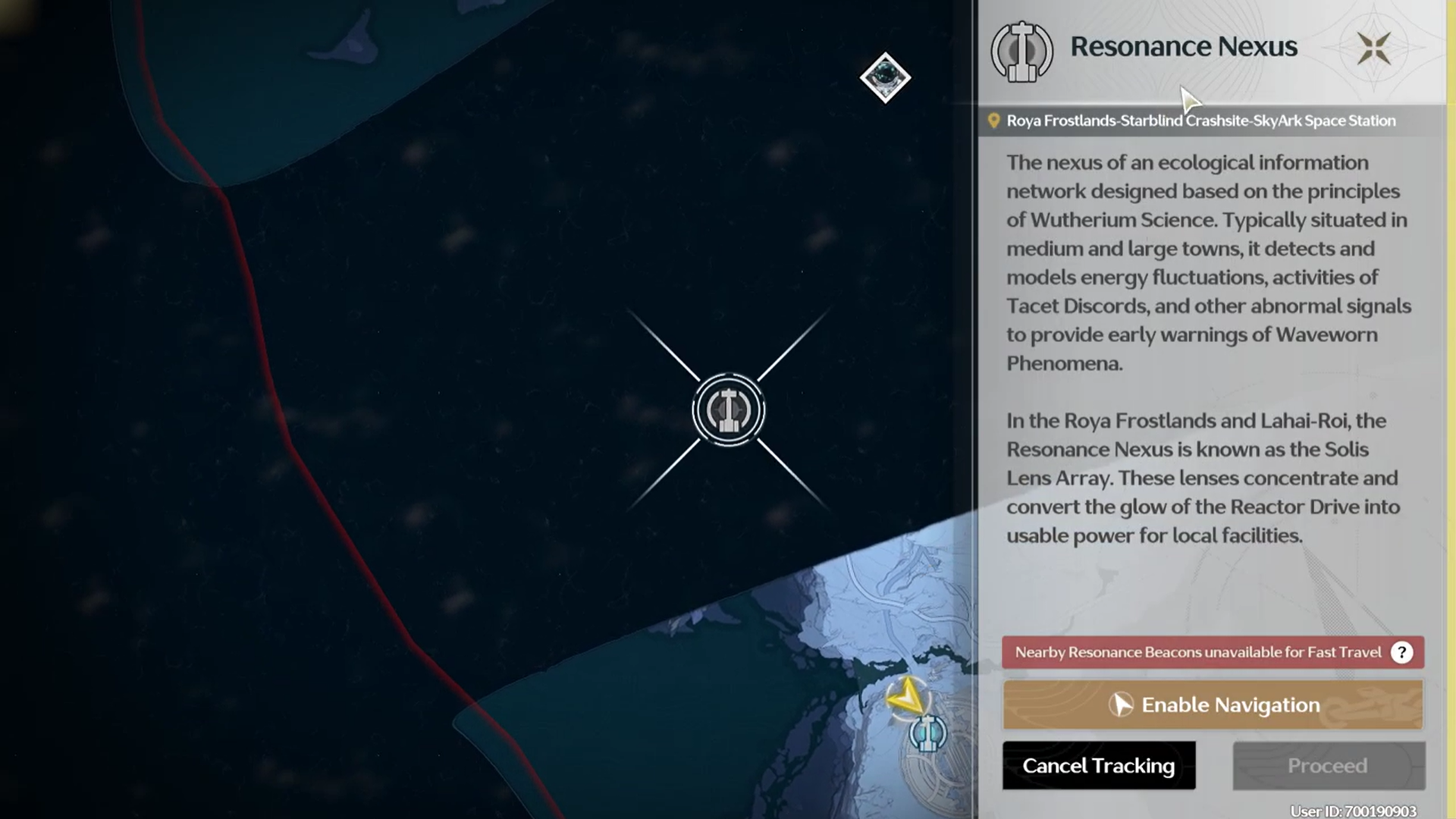Image resolution: width=1456 pixels, height=819 pixels.
Task: Select the blue Resonance Nexus marker on snowfield
Action: point(927,733)
